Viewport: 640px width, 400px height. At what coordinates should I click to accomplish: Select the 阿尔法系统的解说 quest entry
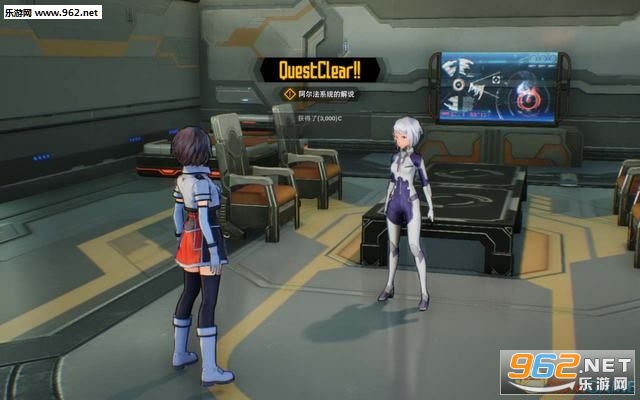point(326,94)
